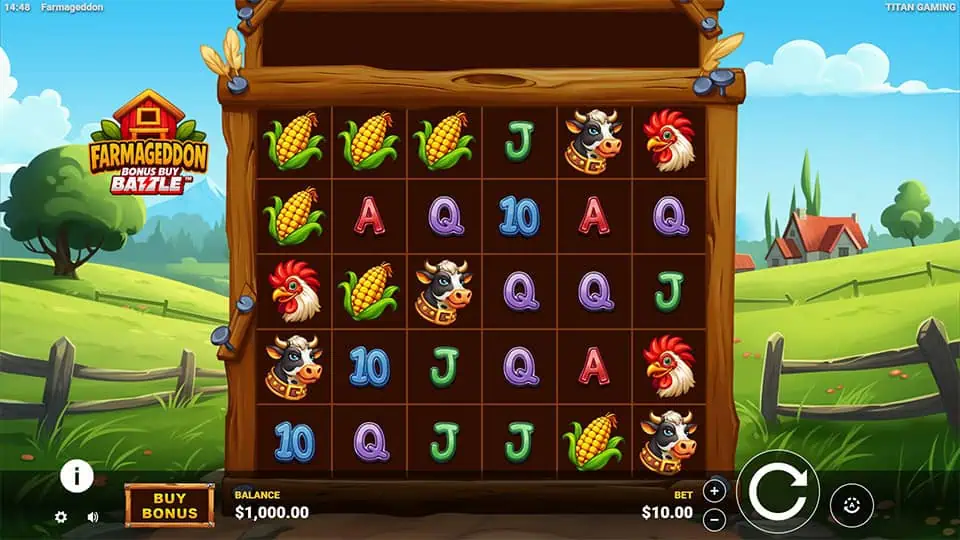Toggle sound with the speaker icon
Image resolution: width=960 pixels, height=540 pixels.
[93, 517]
